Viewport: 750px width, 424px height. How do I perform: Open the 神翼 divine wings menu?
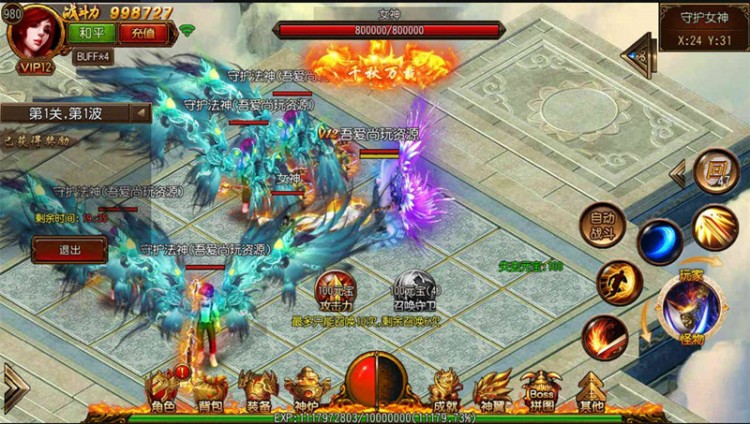pos(492,392)
